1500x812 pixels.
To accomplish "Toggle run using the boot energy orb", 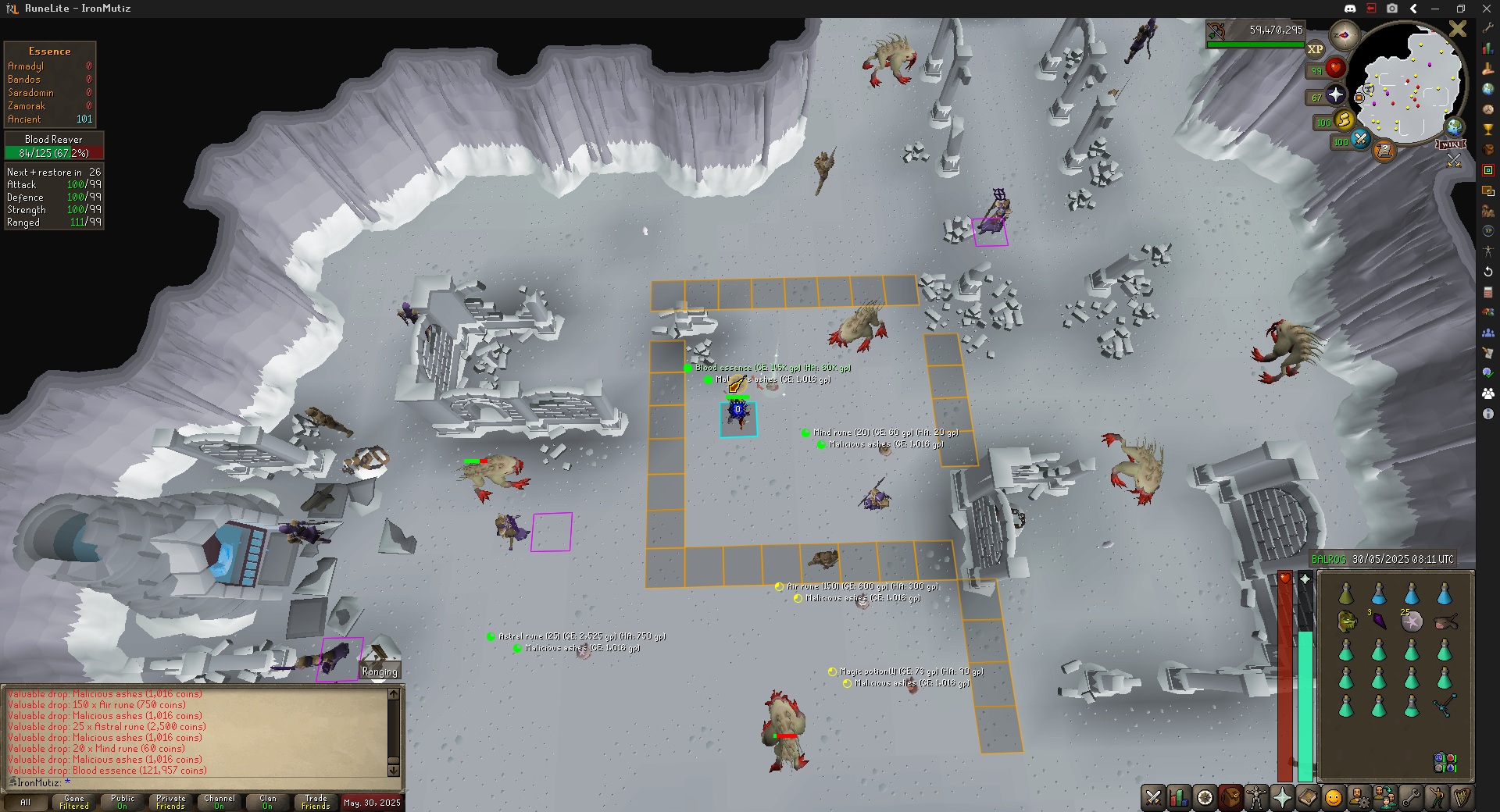I will pyautogui.click(x=1344, y=120).
